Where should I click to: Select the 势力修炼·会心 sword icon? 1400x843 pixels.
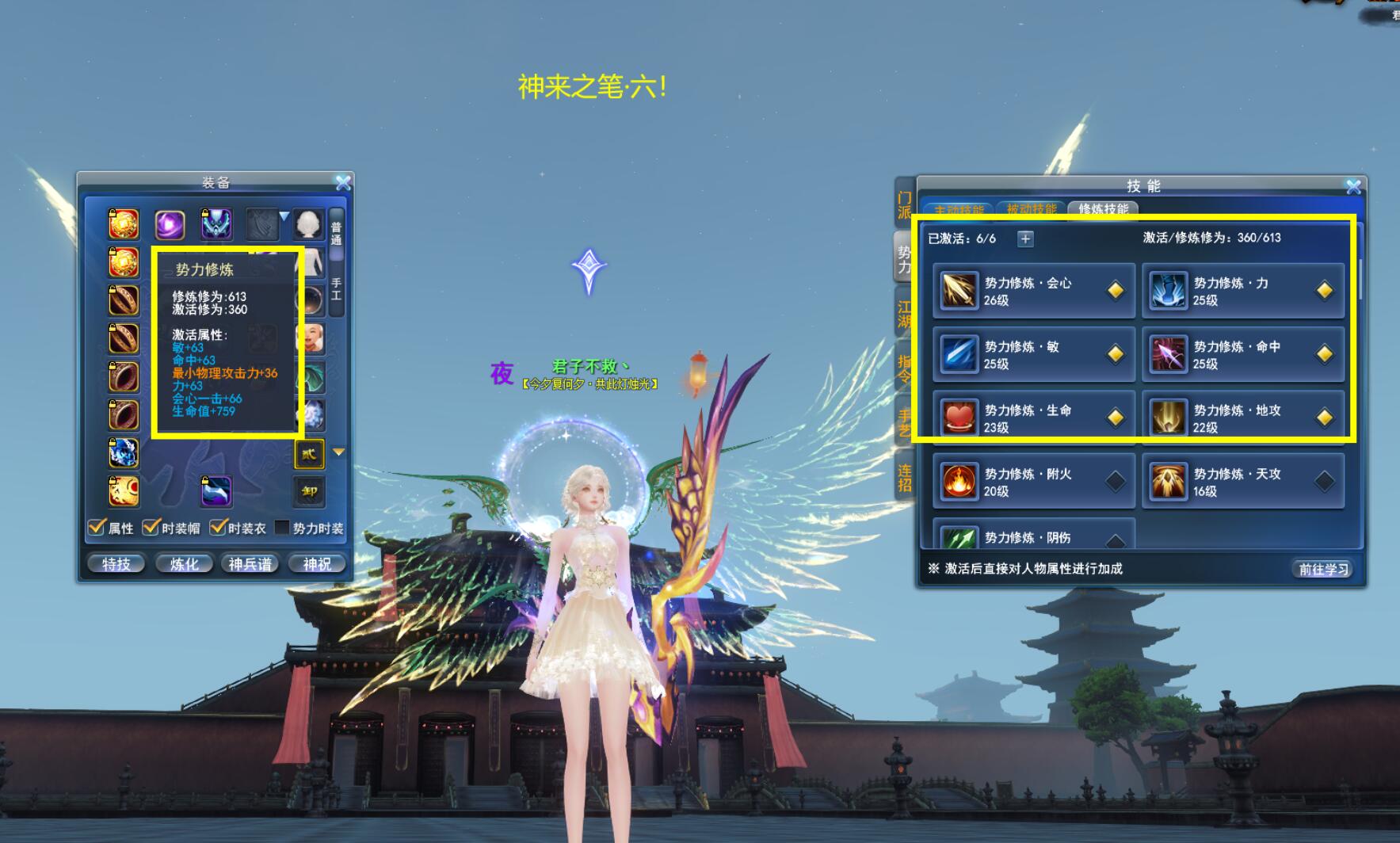click(959, 291)
